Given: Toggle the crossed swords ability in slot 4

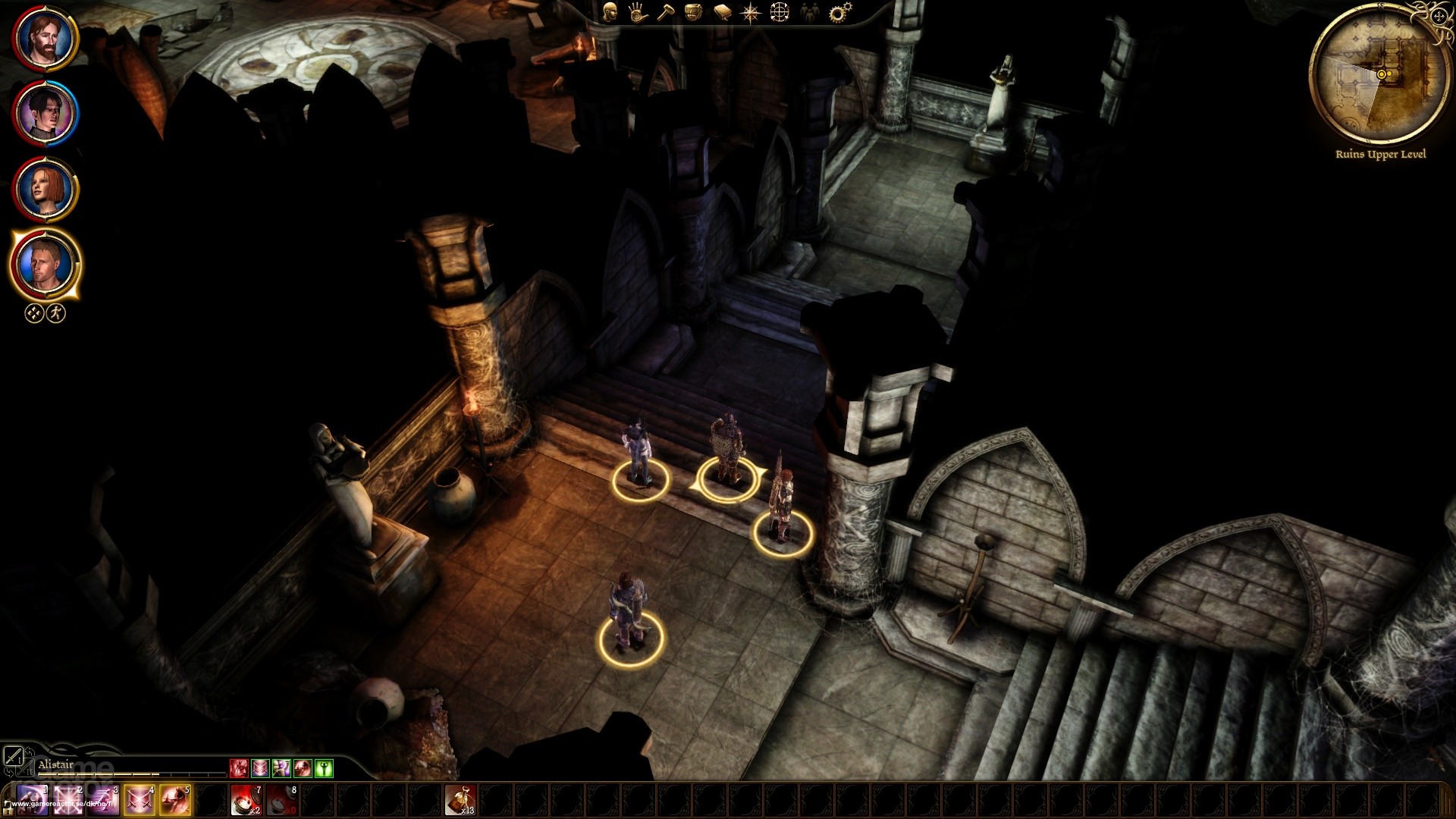Looking at the screenshot, I should click(x=140, y=800).
